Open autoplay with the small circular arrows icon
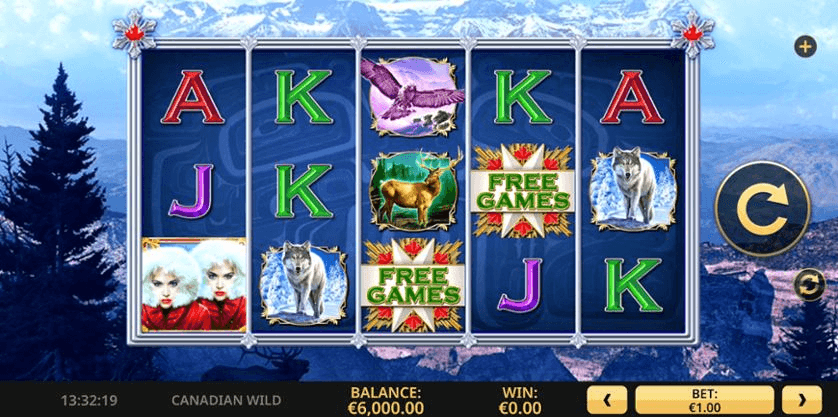The width and height of the screenshot is (838, 417). pos(808,285)
